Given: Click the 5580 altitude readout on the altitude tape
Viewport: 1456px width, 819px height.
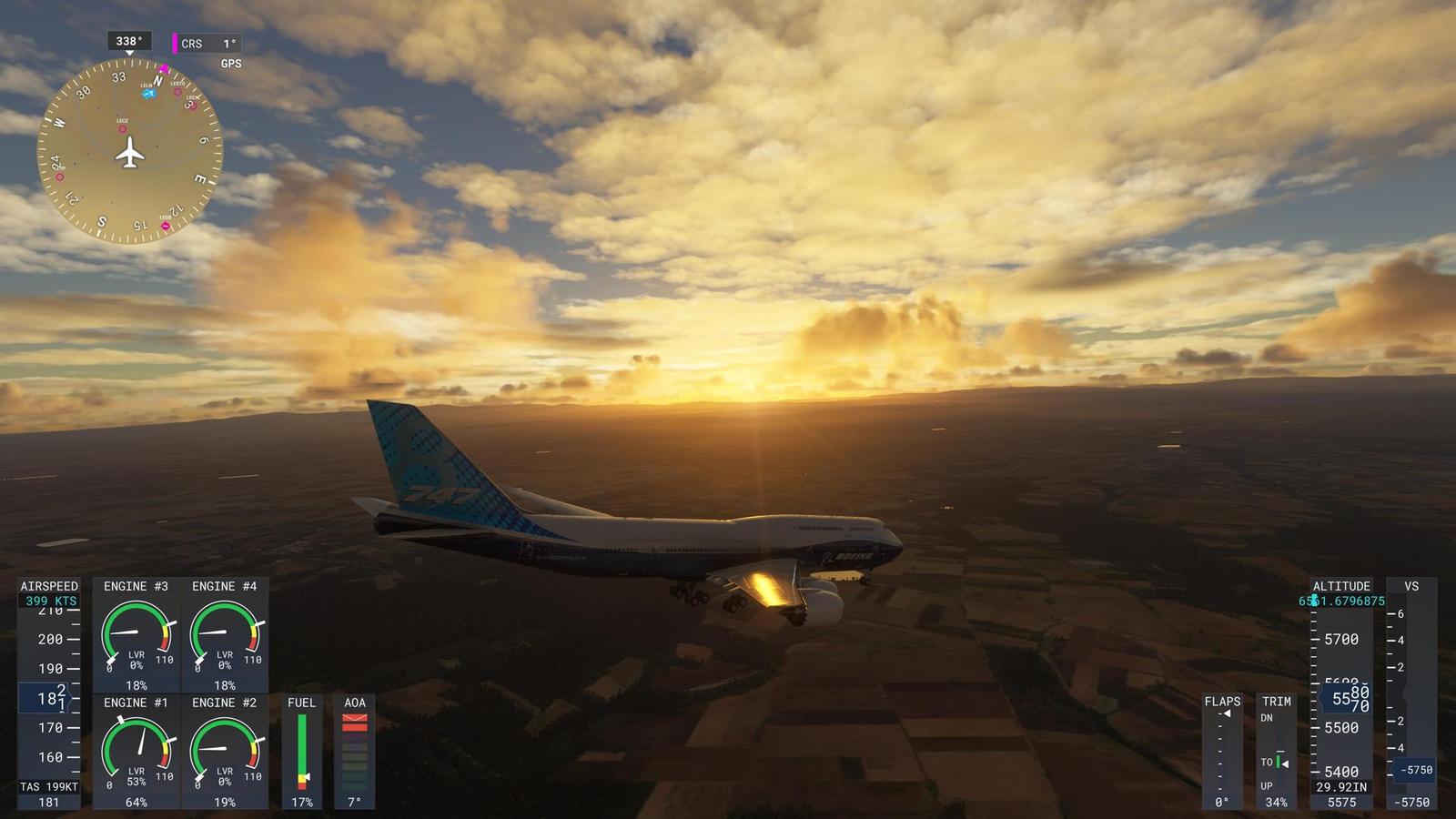Looking at the screenshot, I should [x=1347, y=696].
